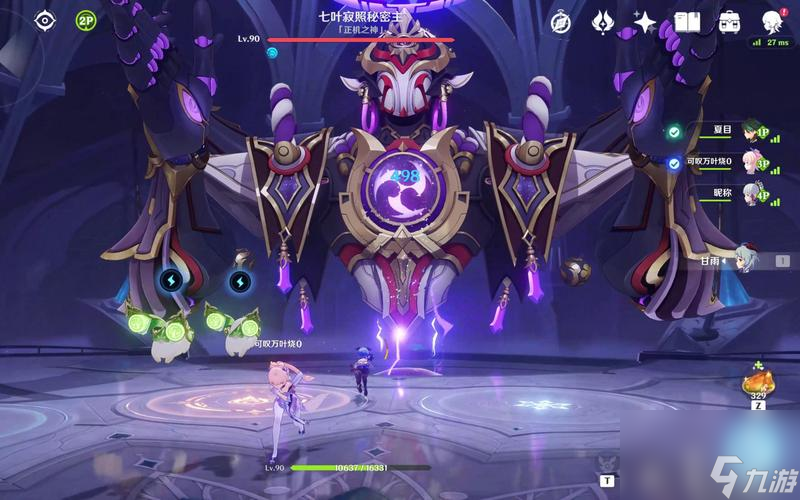Open the Wish menu star icon
Screen dimensions: 800x500
(645, 21)
